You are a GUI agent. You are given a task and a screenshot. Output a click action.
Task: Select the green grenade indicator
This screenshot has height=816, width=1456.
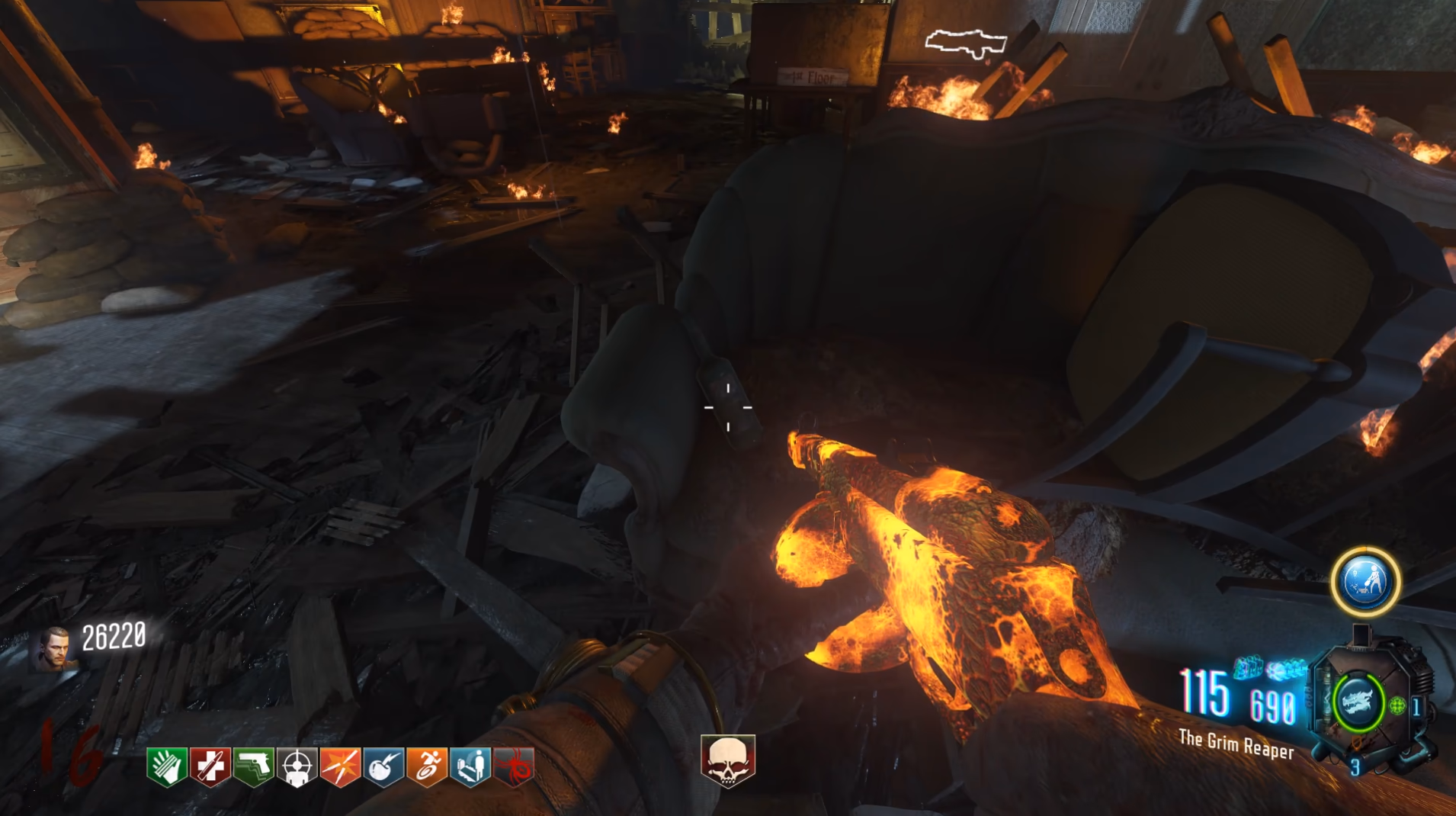1397,706
